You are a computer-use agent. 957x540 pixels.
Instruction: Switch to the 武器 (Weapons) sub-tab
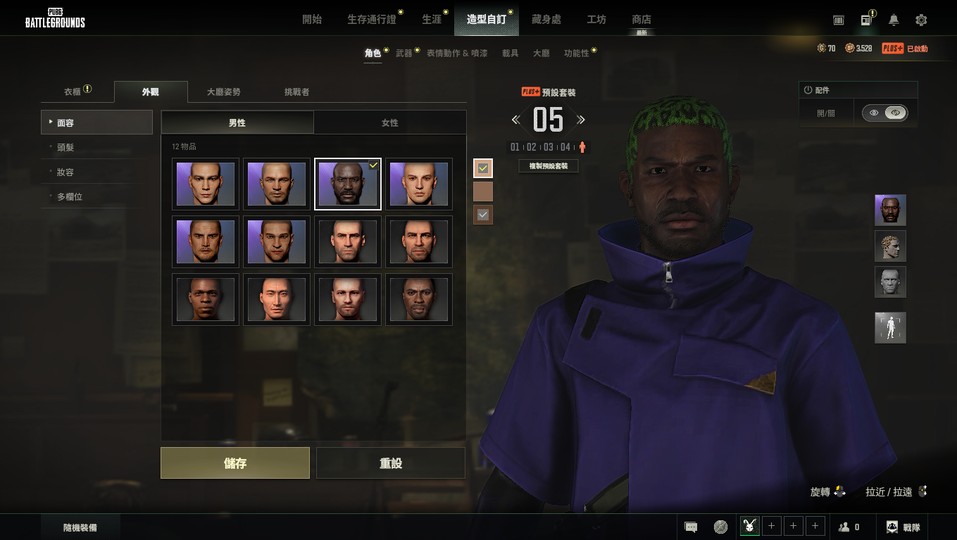pos(404,52)
